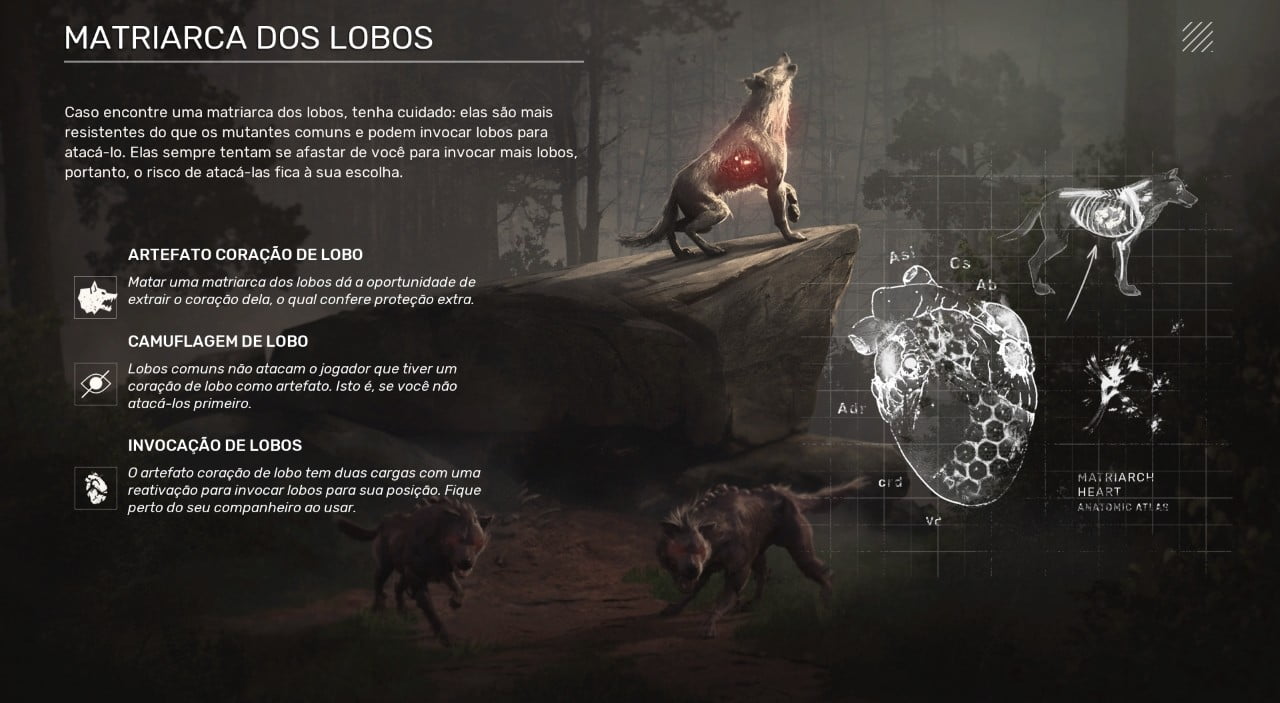Click the Artefato Coração de Lobo wolf-head icon
This screenshot has height=703, width=1280.
coord(95,297)
